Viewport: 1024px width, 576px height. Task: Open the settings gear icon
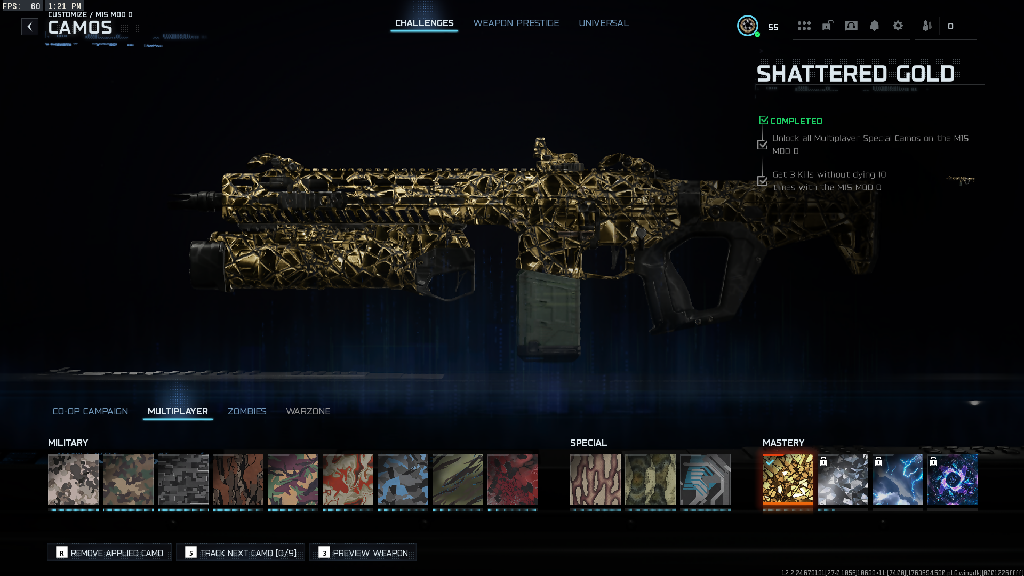coord(897,26)
